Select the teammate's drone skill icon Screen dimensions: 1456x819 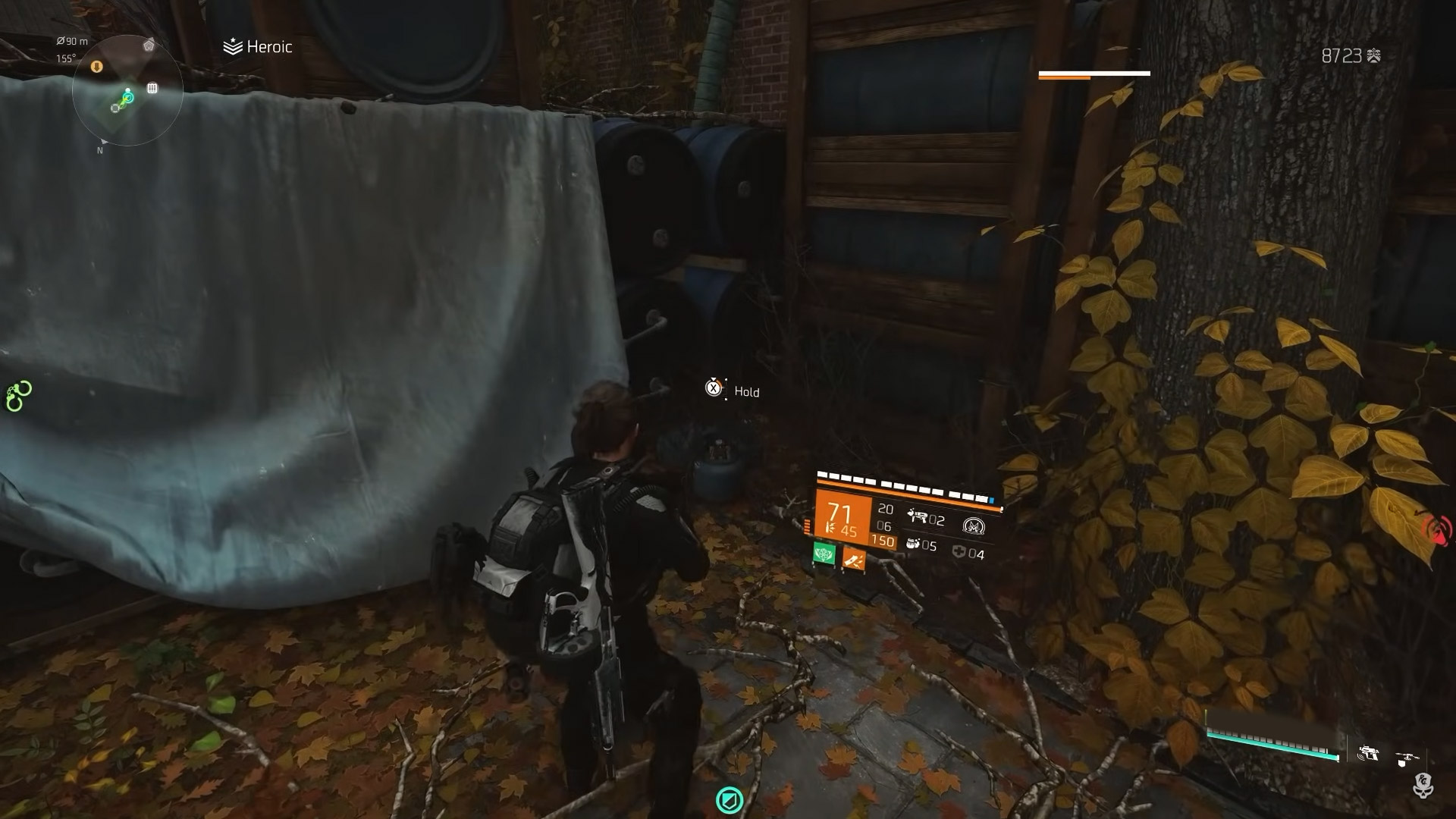tap(1404, 756)
